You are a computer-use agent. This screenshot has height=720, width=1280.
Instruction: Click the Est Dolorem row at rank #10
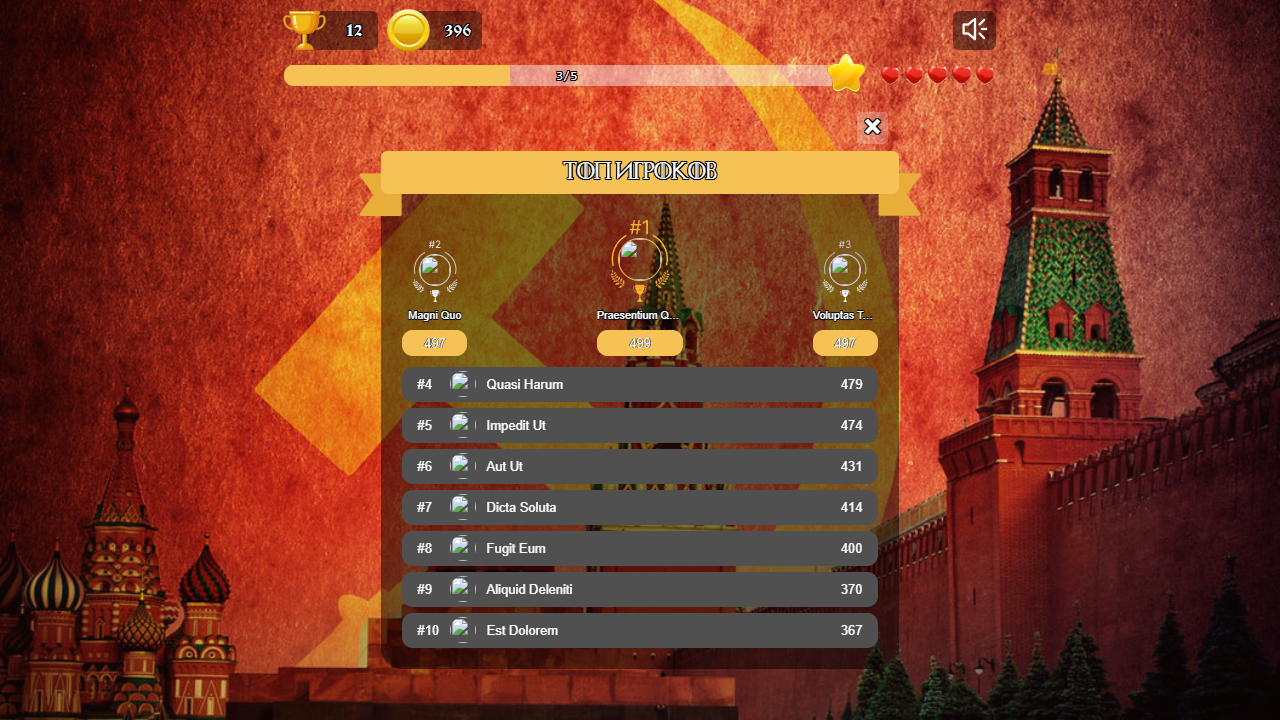tap(639, 630)
